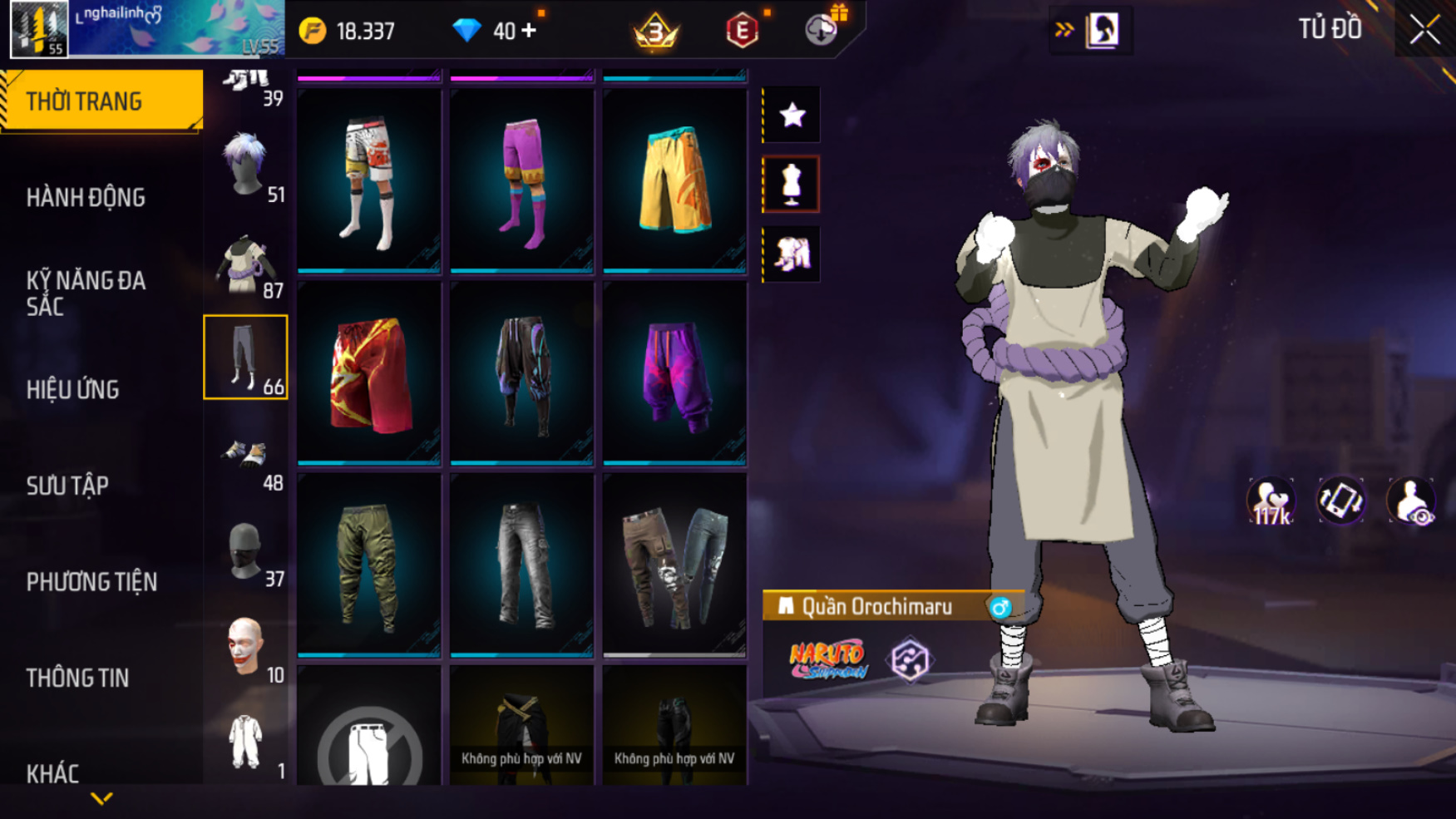Screen dimensions: 1456x819
Task: Open the Hành Động menu
Action: coord(86,198)
